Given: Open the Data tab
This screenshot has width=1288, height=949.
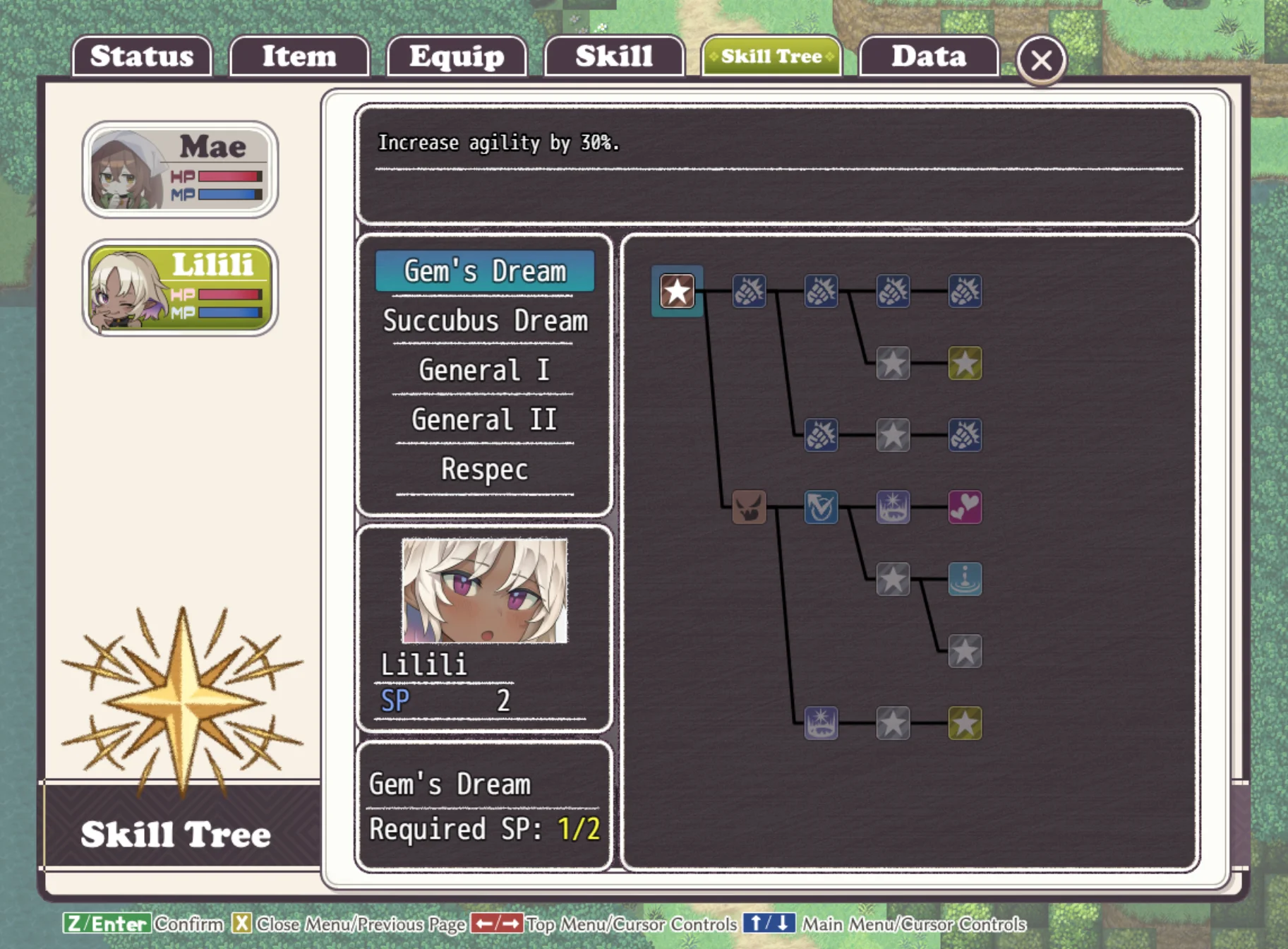Looking at the screenshot, I should [929, 56].
